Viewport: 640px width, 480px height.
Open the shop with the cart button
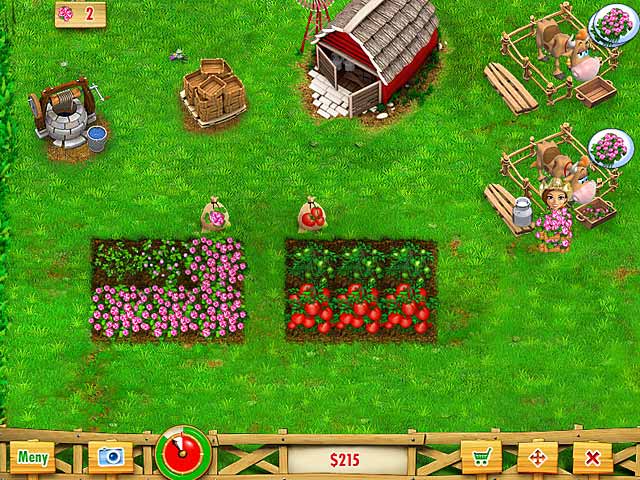point(481,459)
